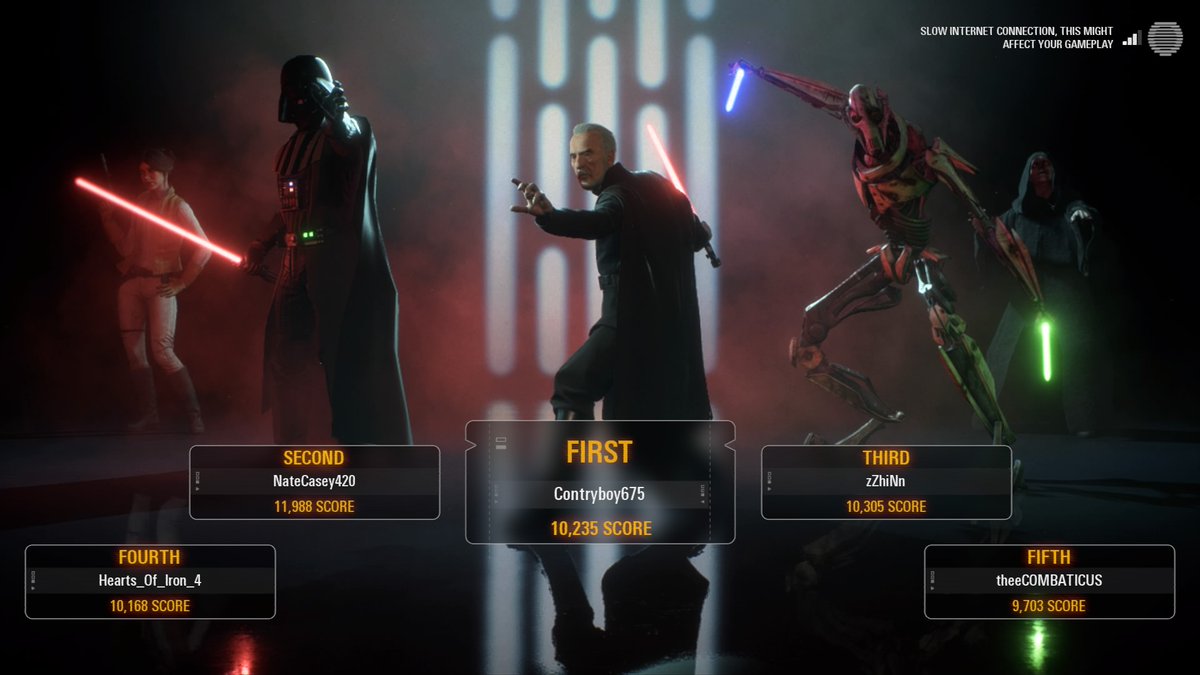Click theeCOMBATICUS's FIFTH place card
This screenshot has width=1200, height=675.
click(x=1049, y=581)
